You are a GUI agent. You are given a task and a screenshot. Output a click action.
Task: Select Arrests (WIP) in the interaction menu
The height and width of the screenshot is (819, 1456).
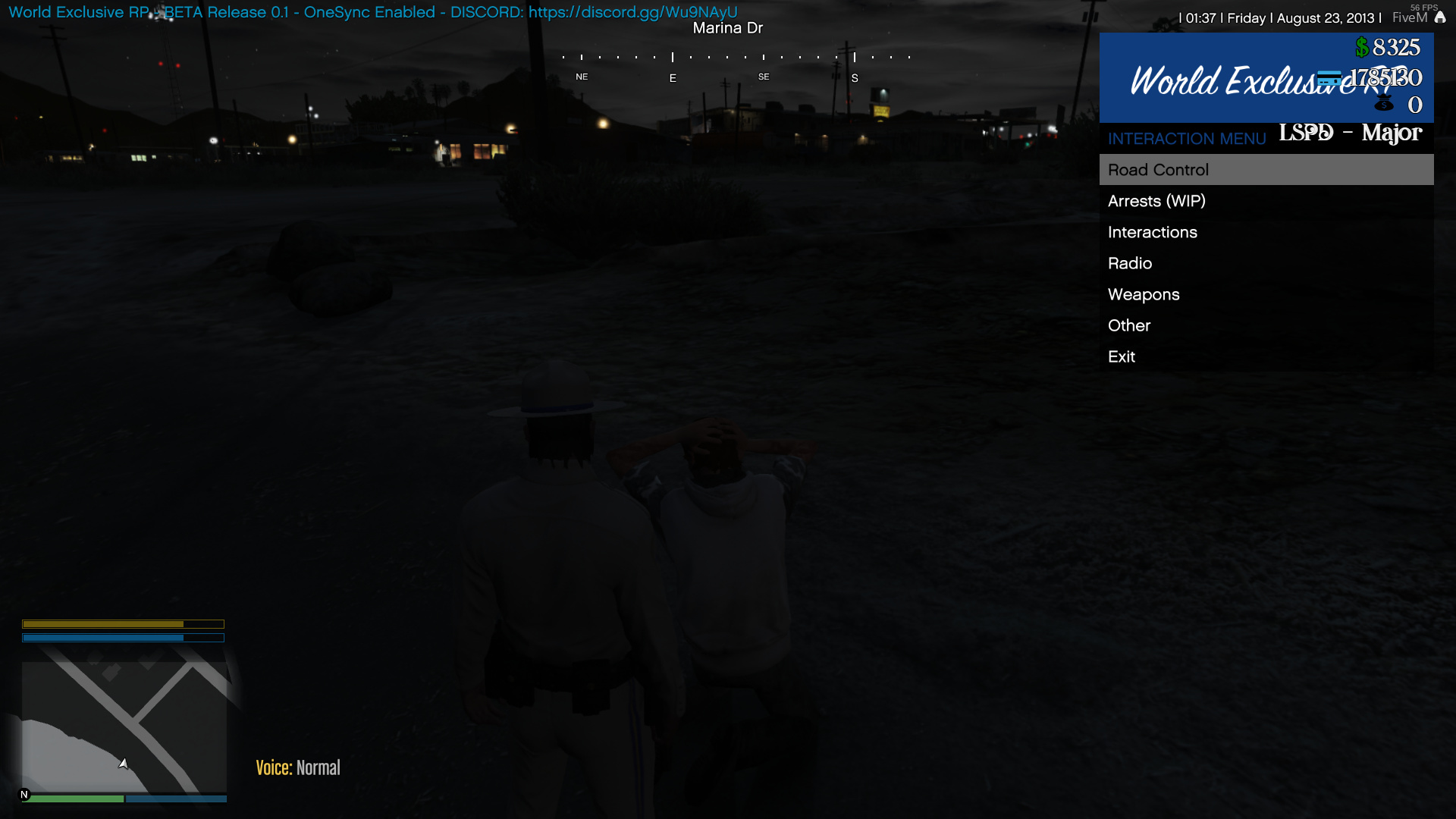[1156, 201]
